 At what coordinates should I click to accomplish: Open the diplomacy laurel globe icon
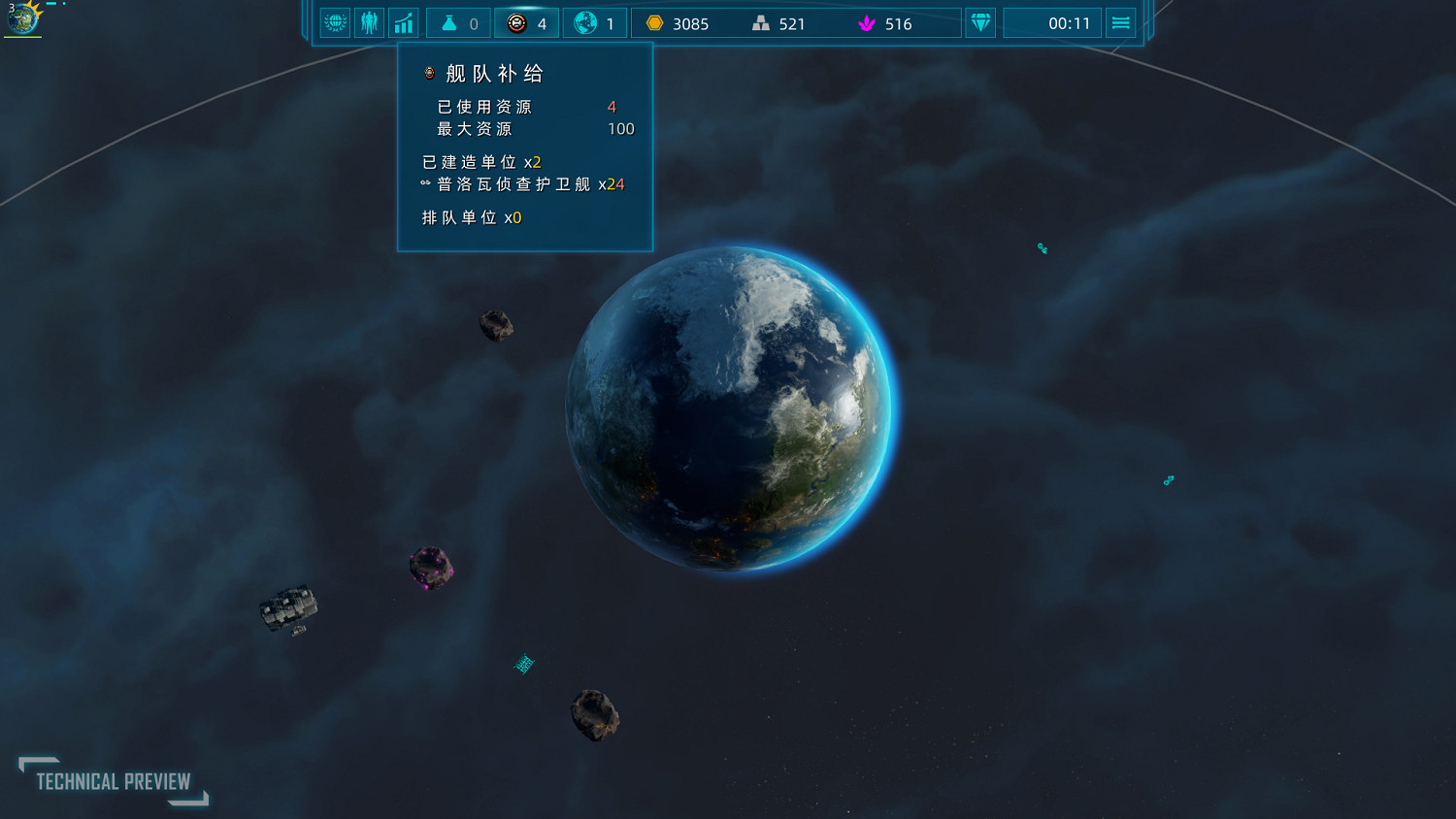point(335,22)
